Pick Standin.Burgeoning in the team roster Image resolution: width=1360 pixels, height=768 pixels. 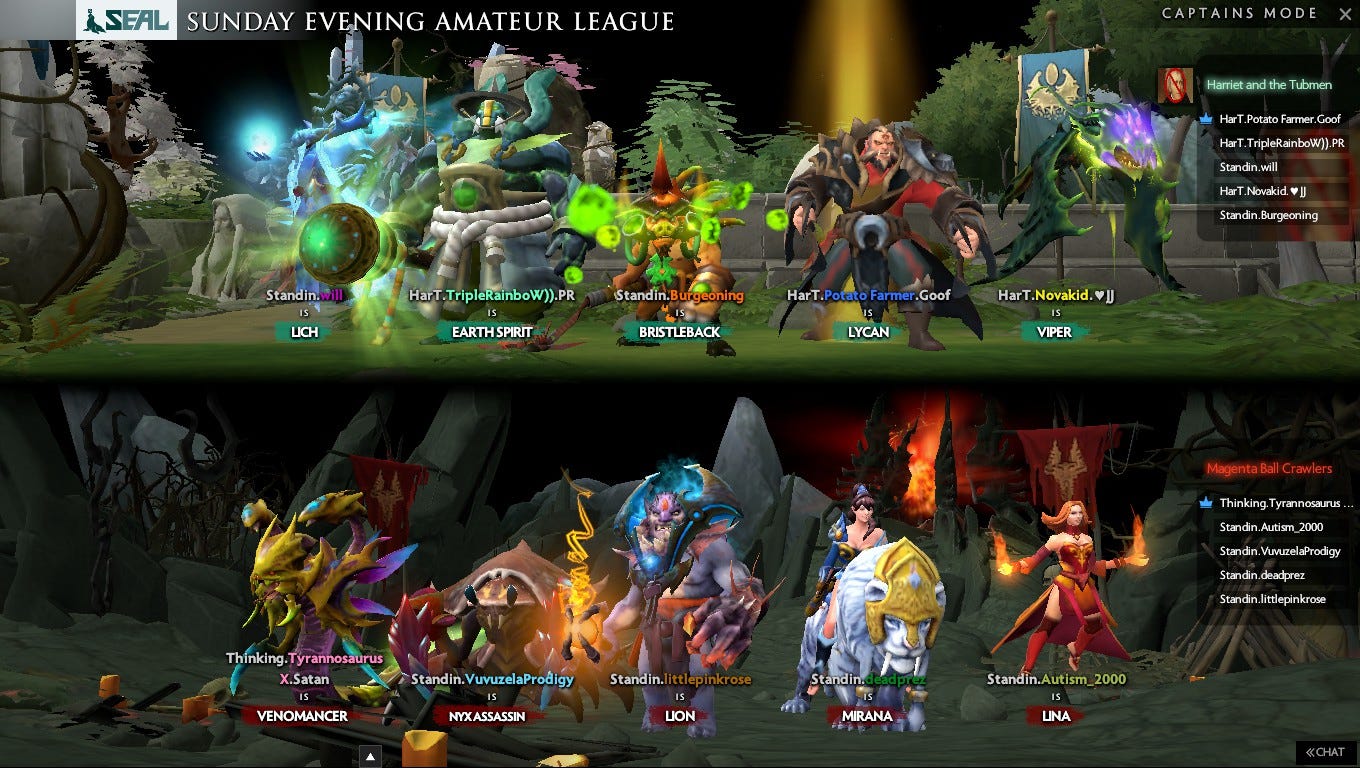[x=1268, y=215]
